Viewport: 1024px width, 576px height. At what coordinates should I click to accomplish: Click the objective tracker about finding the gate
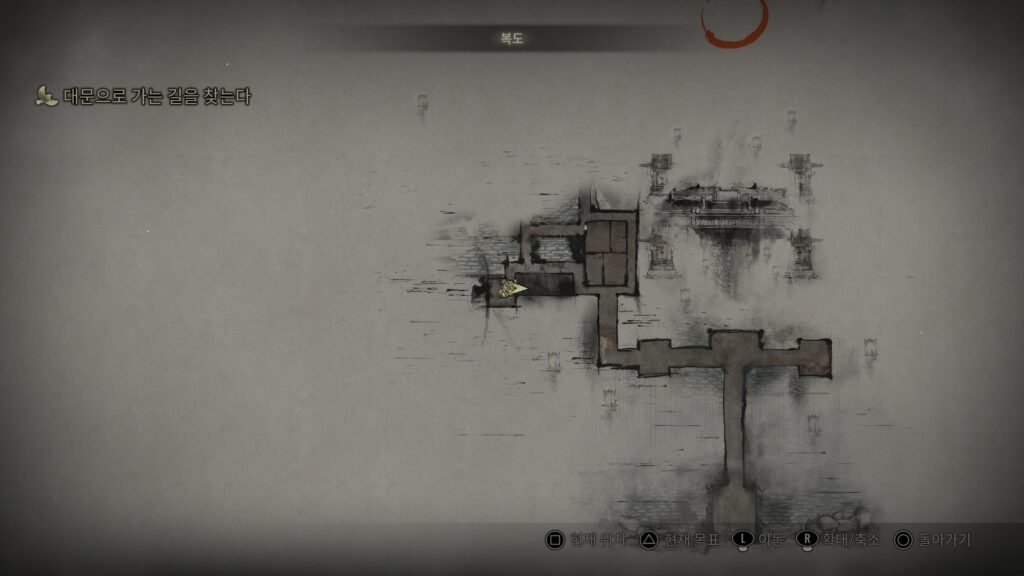pyautogui.click(x=156, y=97)
